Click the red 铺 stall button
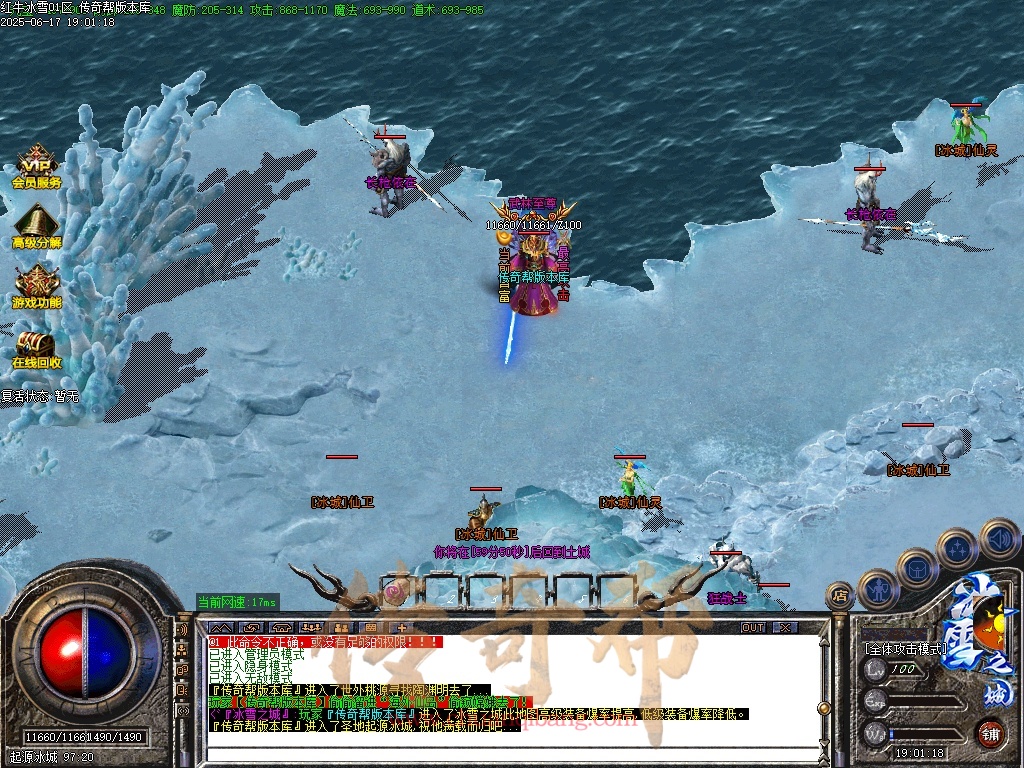 [990, 733]
